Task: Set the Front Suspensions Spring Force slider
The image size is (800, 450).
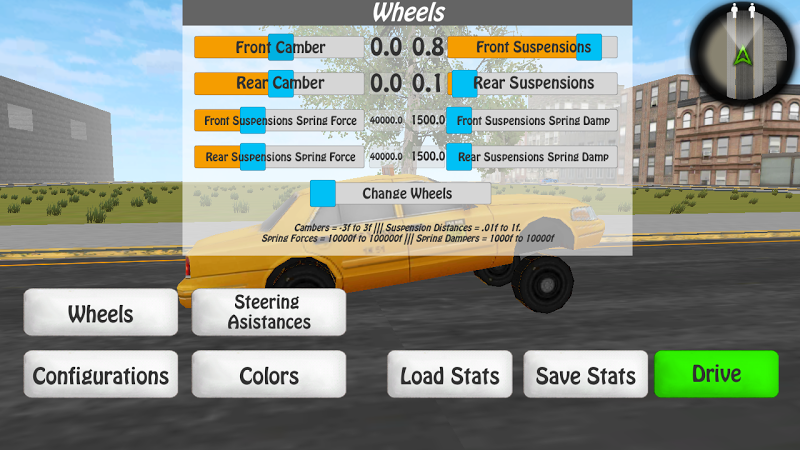Action: (x=253, y=120)
